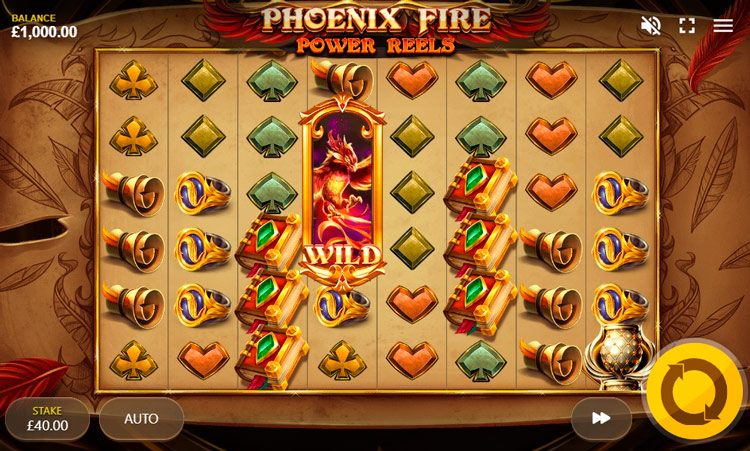Spin the reels with the yellow button

click(694, 391)
